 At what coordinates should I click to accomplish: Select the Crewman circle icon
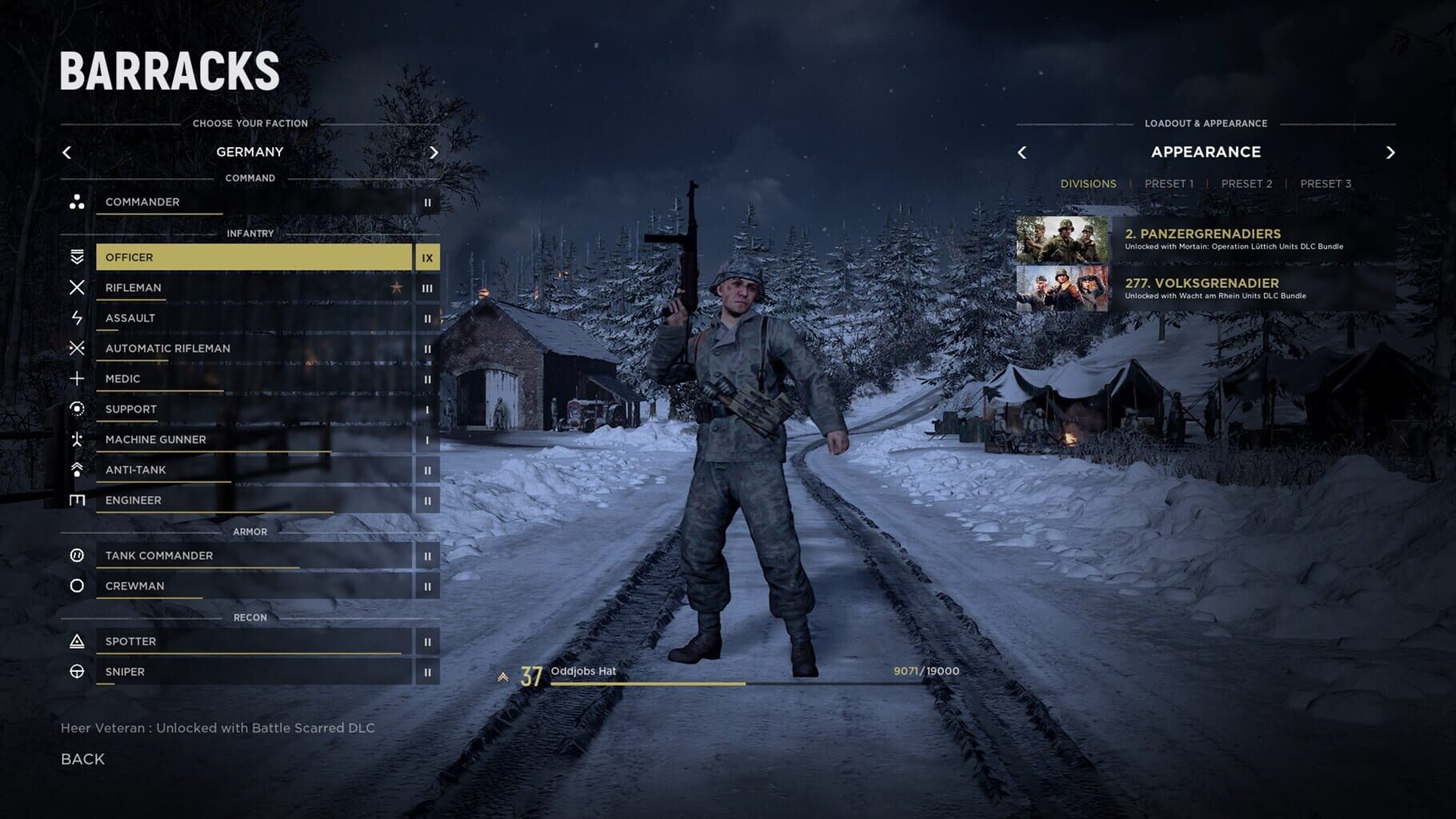[78, 585]
